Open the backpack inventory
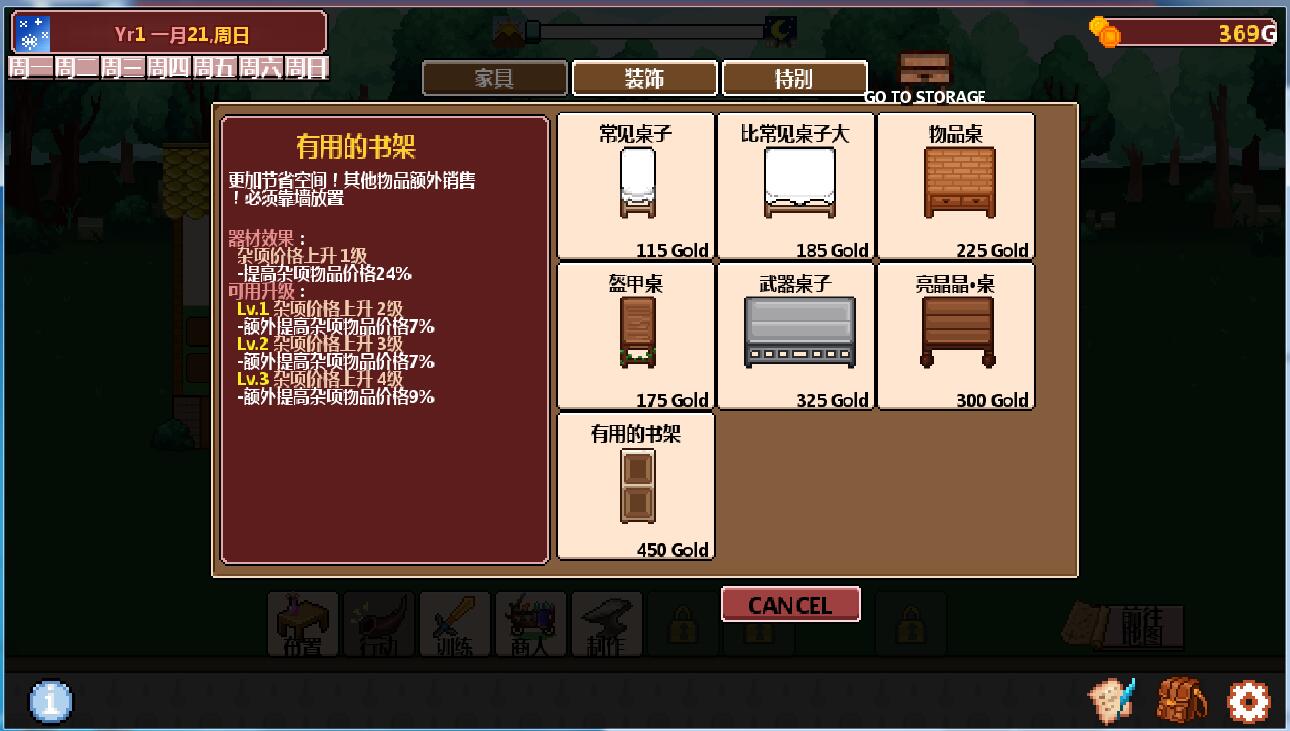This screenshot has height=731, width=1290. tap(1180, 699)
